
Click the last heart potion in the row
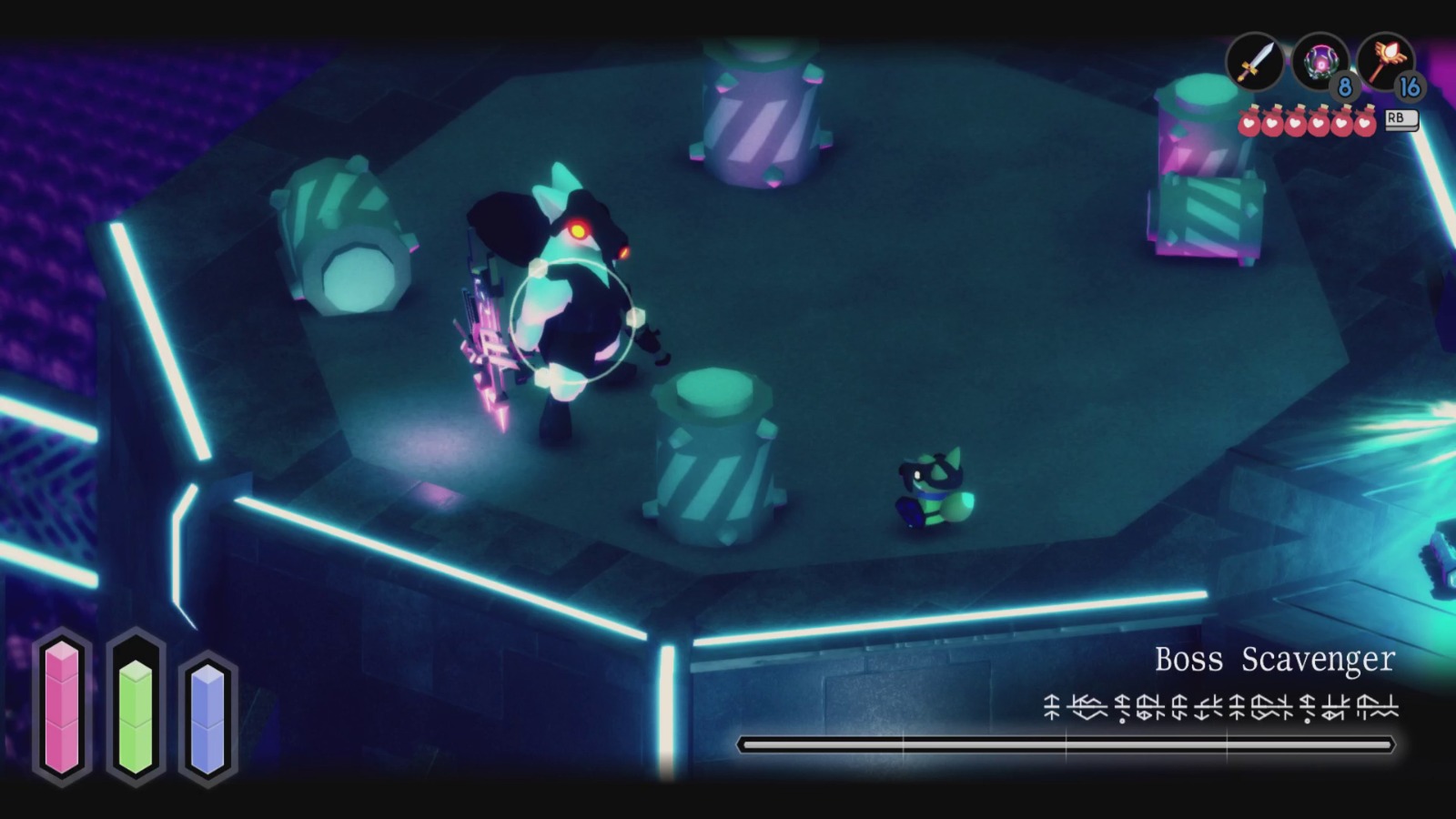[1362, 123]
